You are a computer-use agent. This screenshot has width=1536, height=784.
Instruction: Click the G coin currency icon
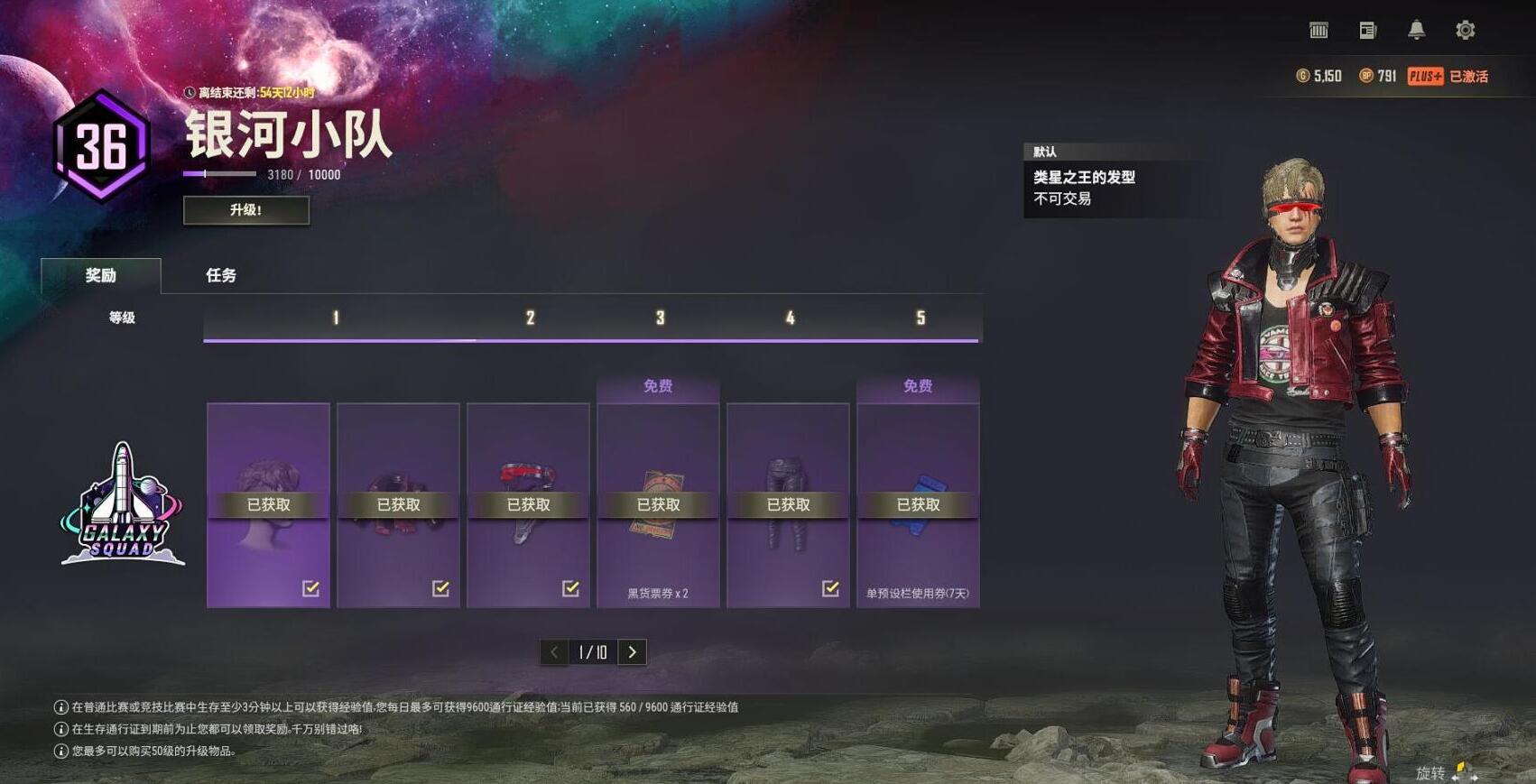pos(1304,77)
